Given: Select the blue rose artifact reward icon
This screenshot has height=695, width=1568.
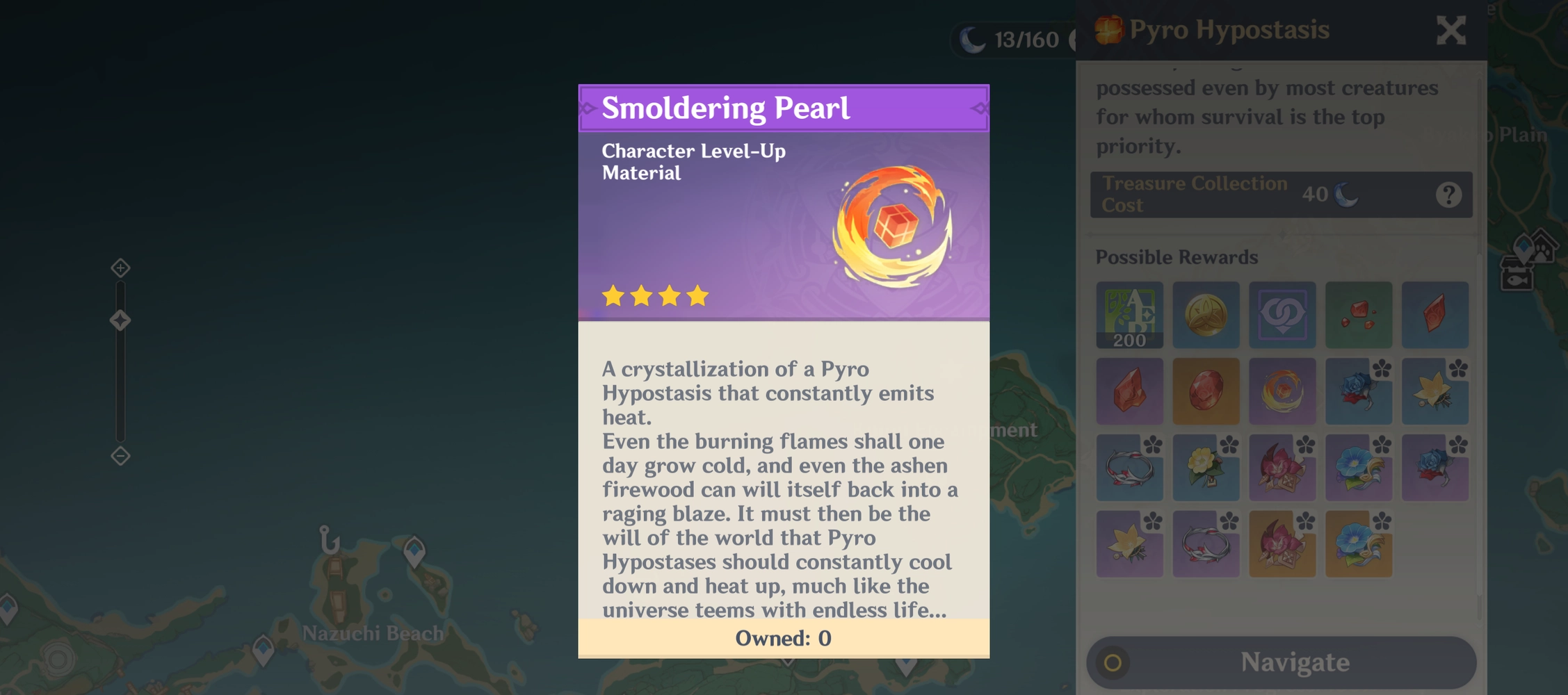Looking at the screenshot, I should pyautogui.click(x=1359, y=391).
